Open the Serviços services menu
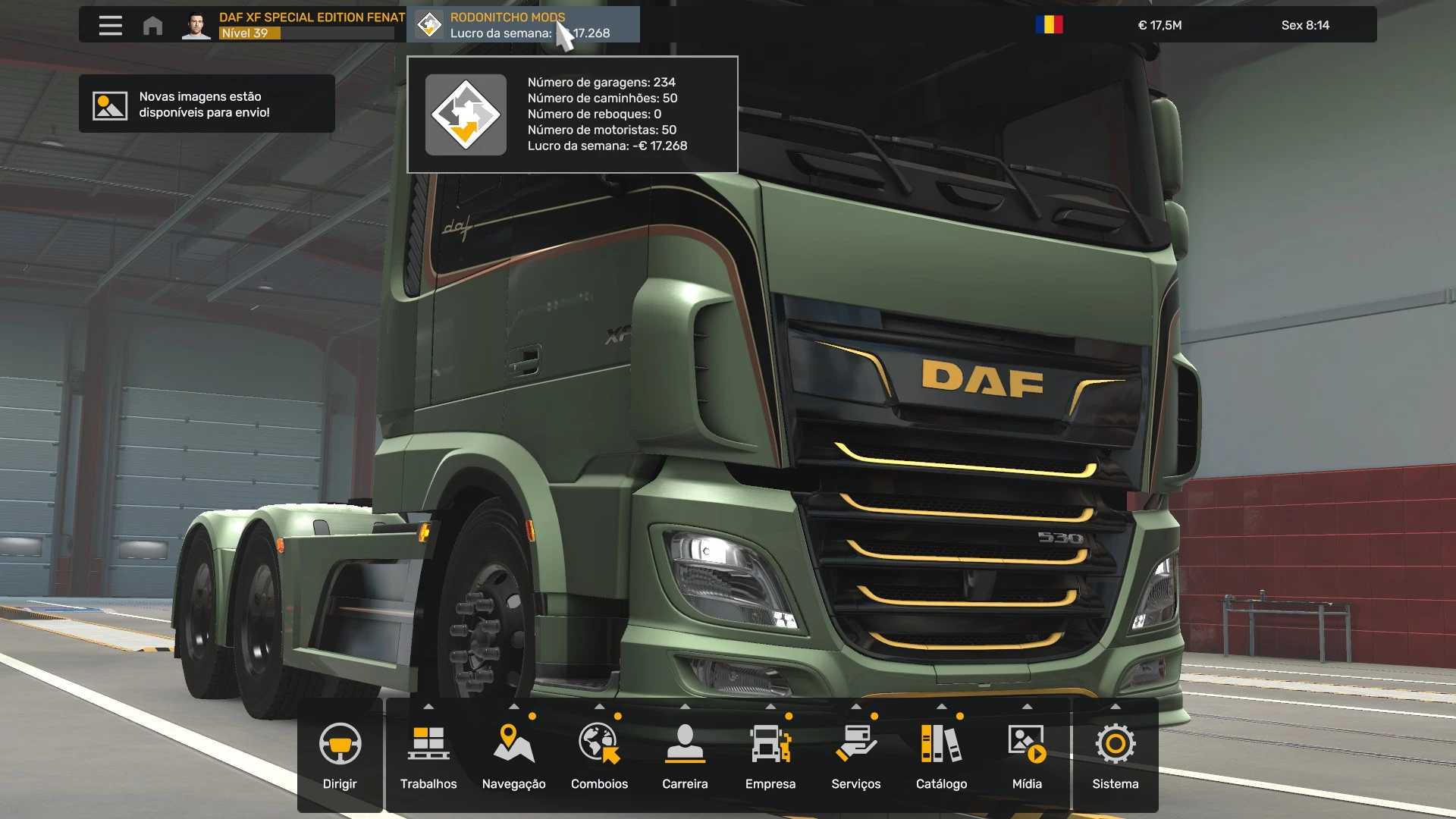The image size is (1456, 819). tap(855, 755)
